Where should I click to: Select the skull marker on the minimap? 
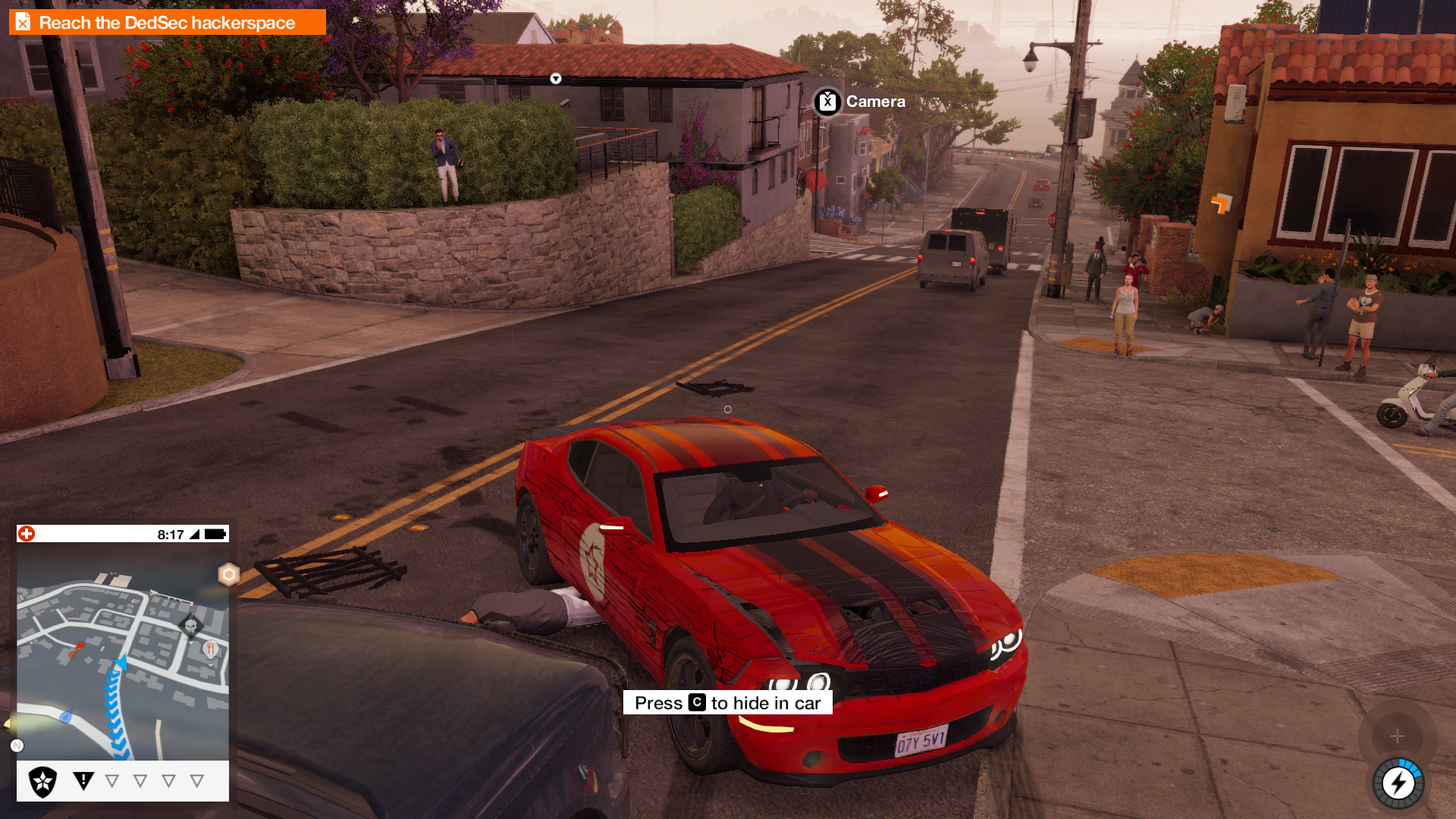click(190, 626)
